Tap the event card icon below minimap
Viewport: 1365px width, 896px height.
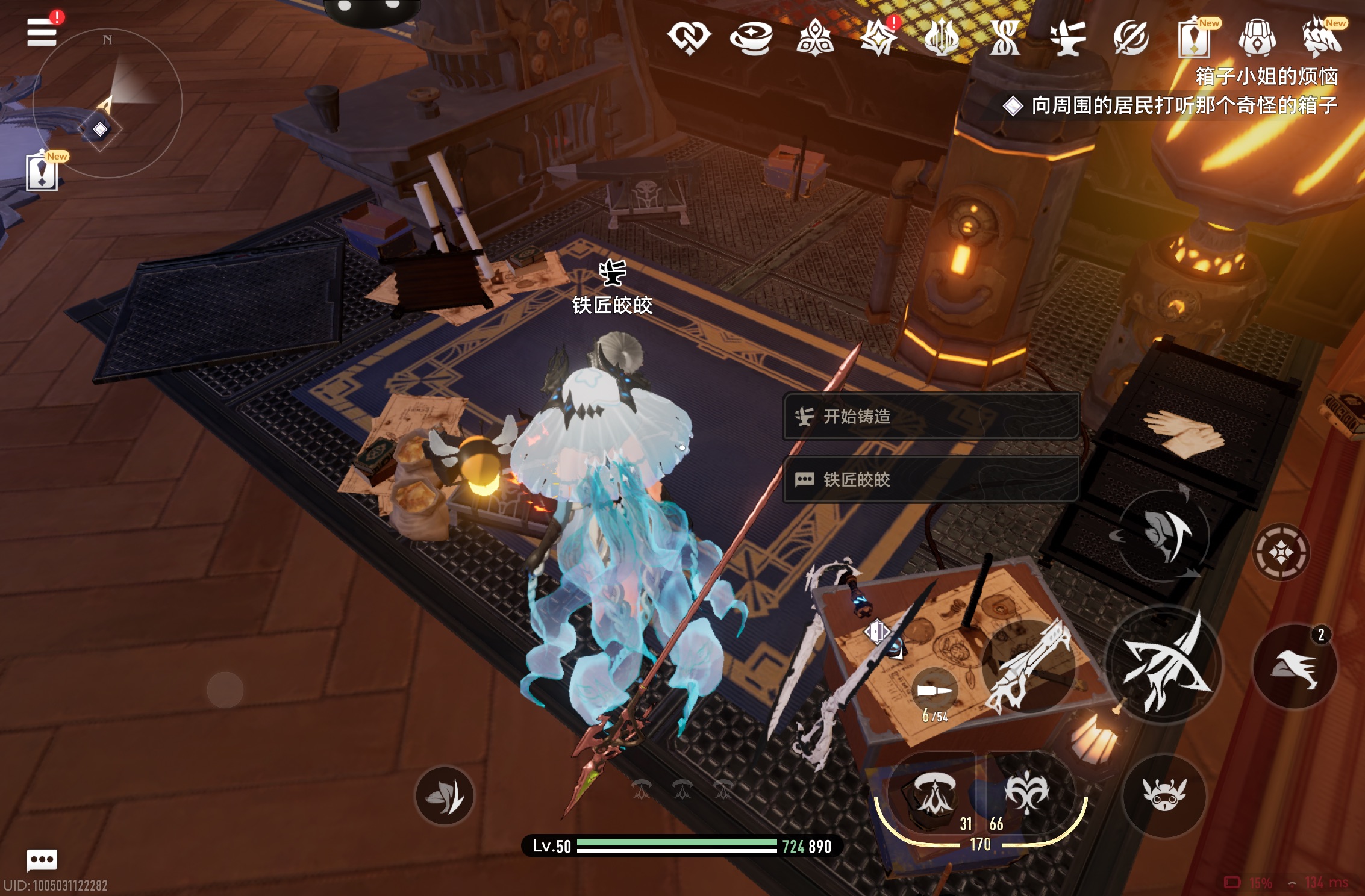42,172
